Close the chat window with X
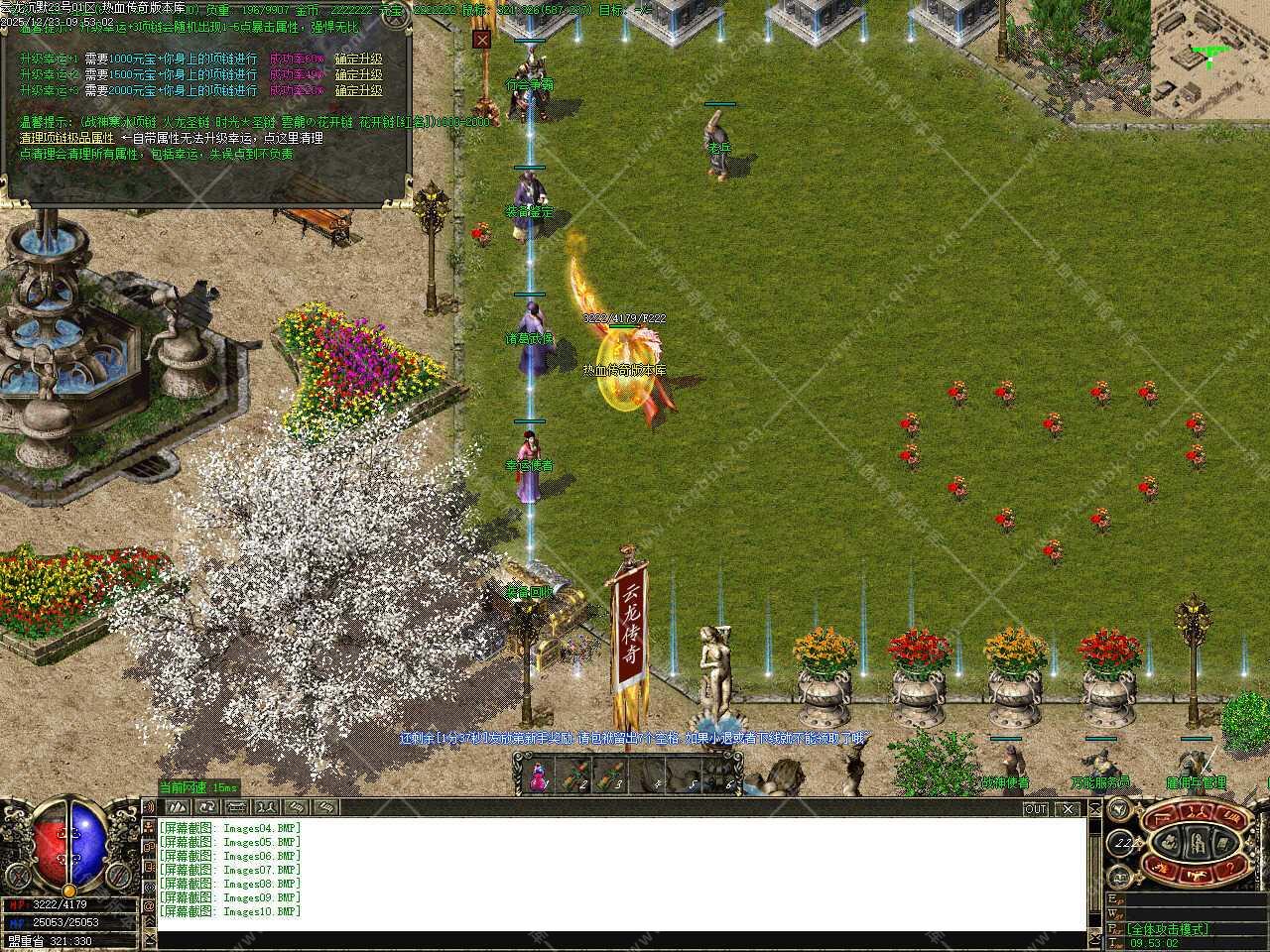 pyautogui.click(x=1068, y=809)
